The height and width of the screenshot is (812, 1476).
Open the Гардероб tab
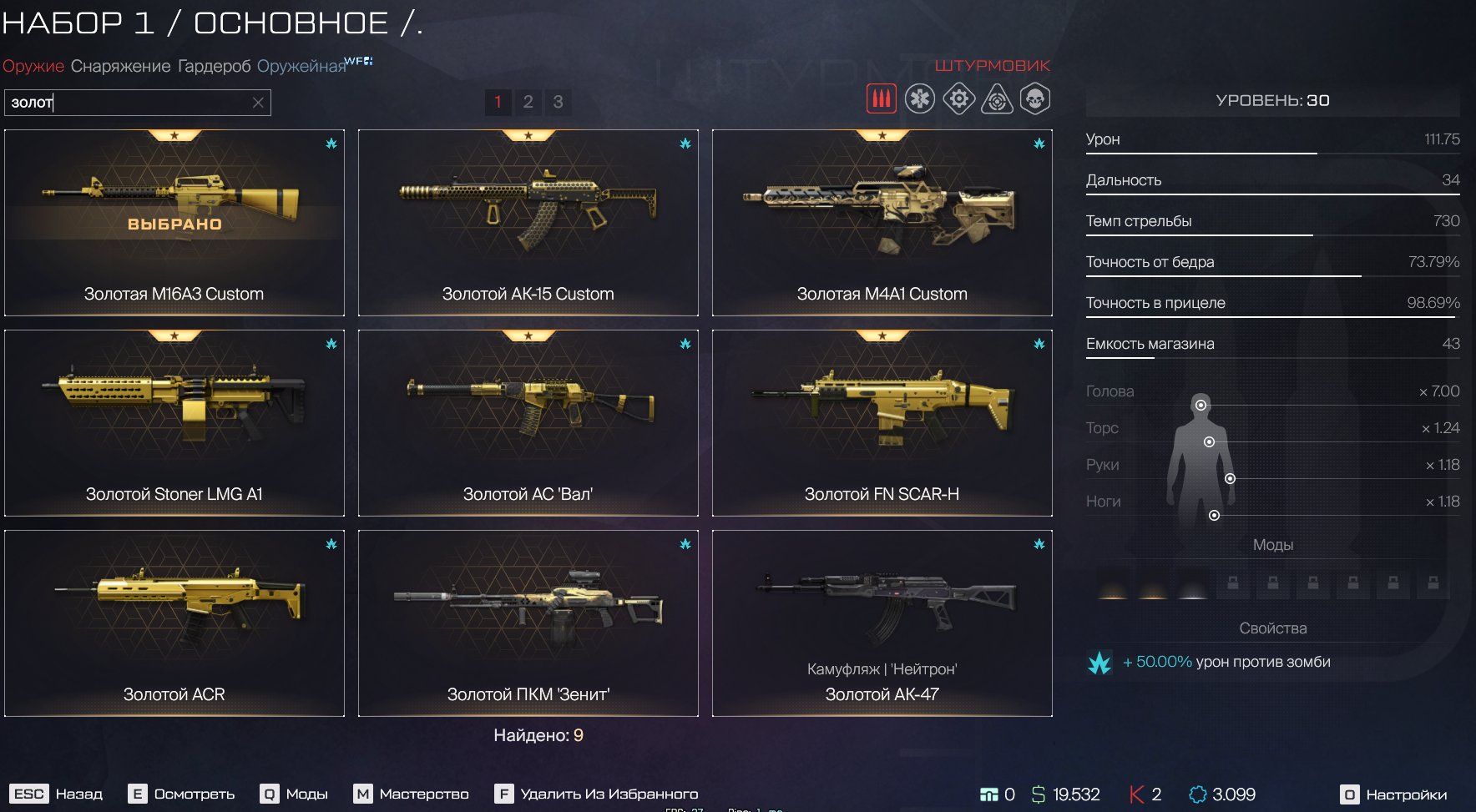(x=214, y=66)
